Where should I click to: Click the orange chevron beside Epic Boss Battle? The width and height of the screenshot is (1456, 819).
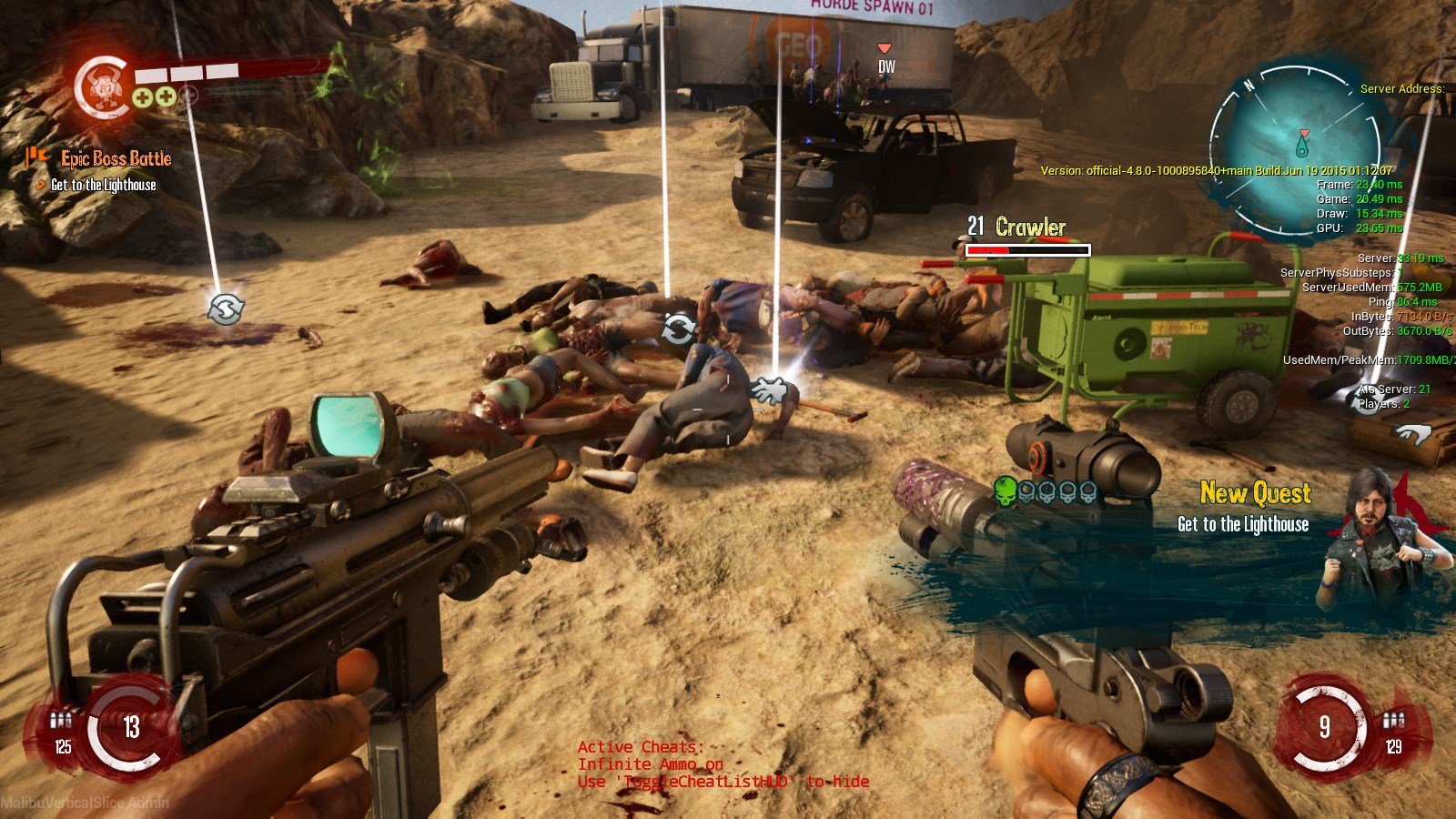(x=35, y=157)
